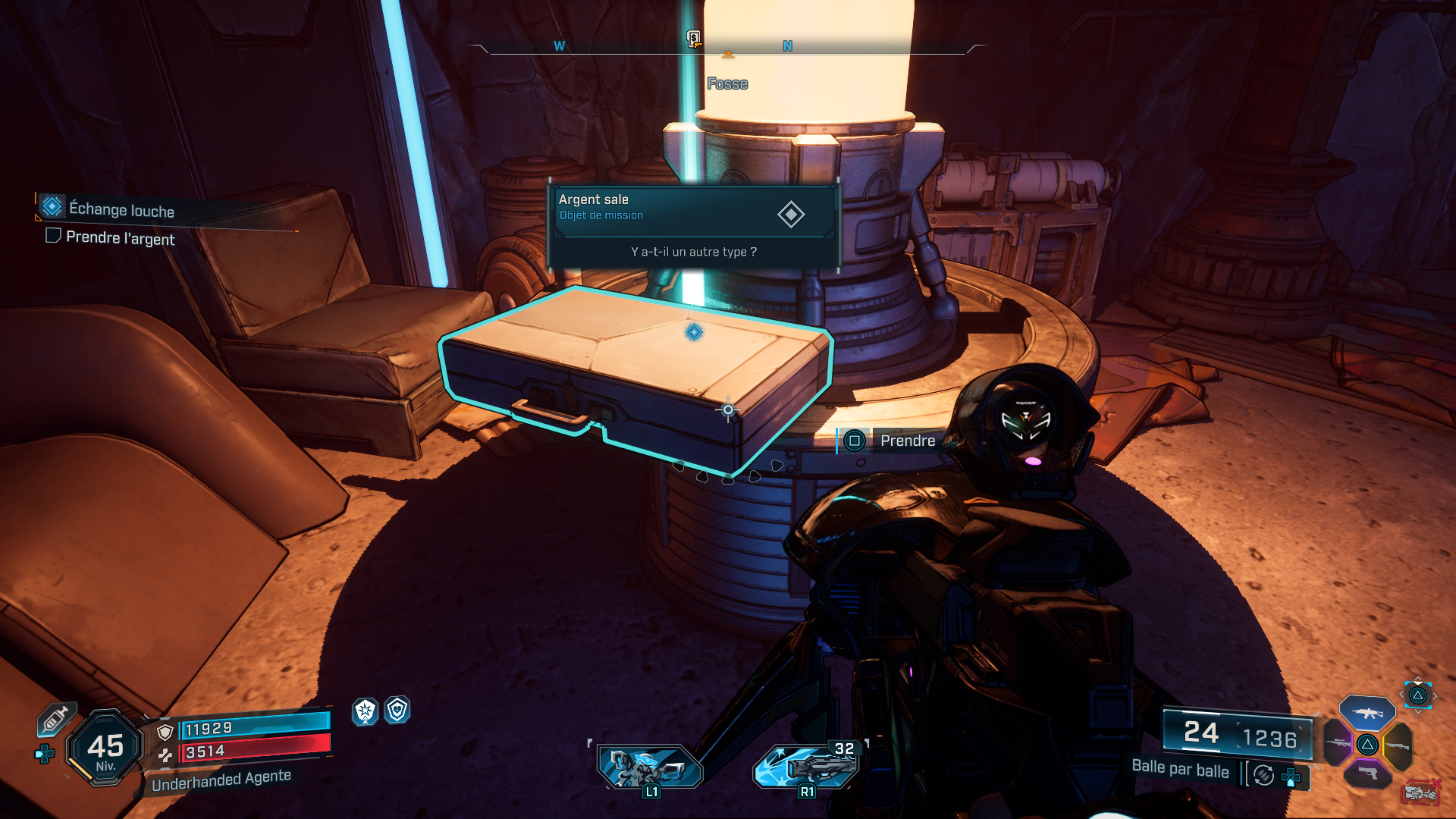Activate the character action skill icon
Image resolution: width=1456 pixels, height=819 pixels.
tap(651, 767)
